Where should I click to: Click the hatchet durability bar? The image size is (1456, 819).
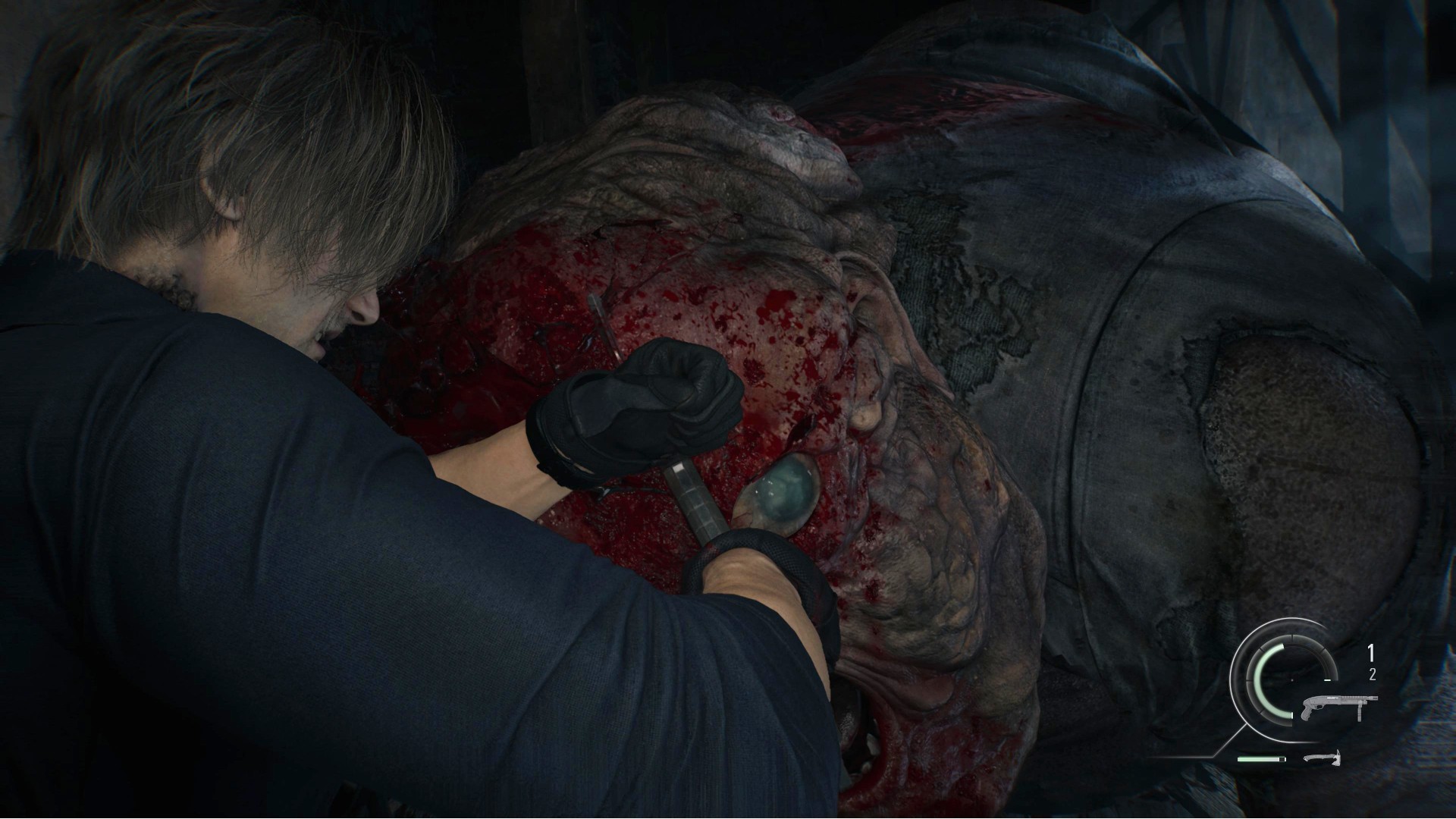1259,759
